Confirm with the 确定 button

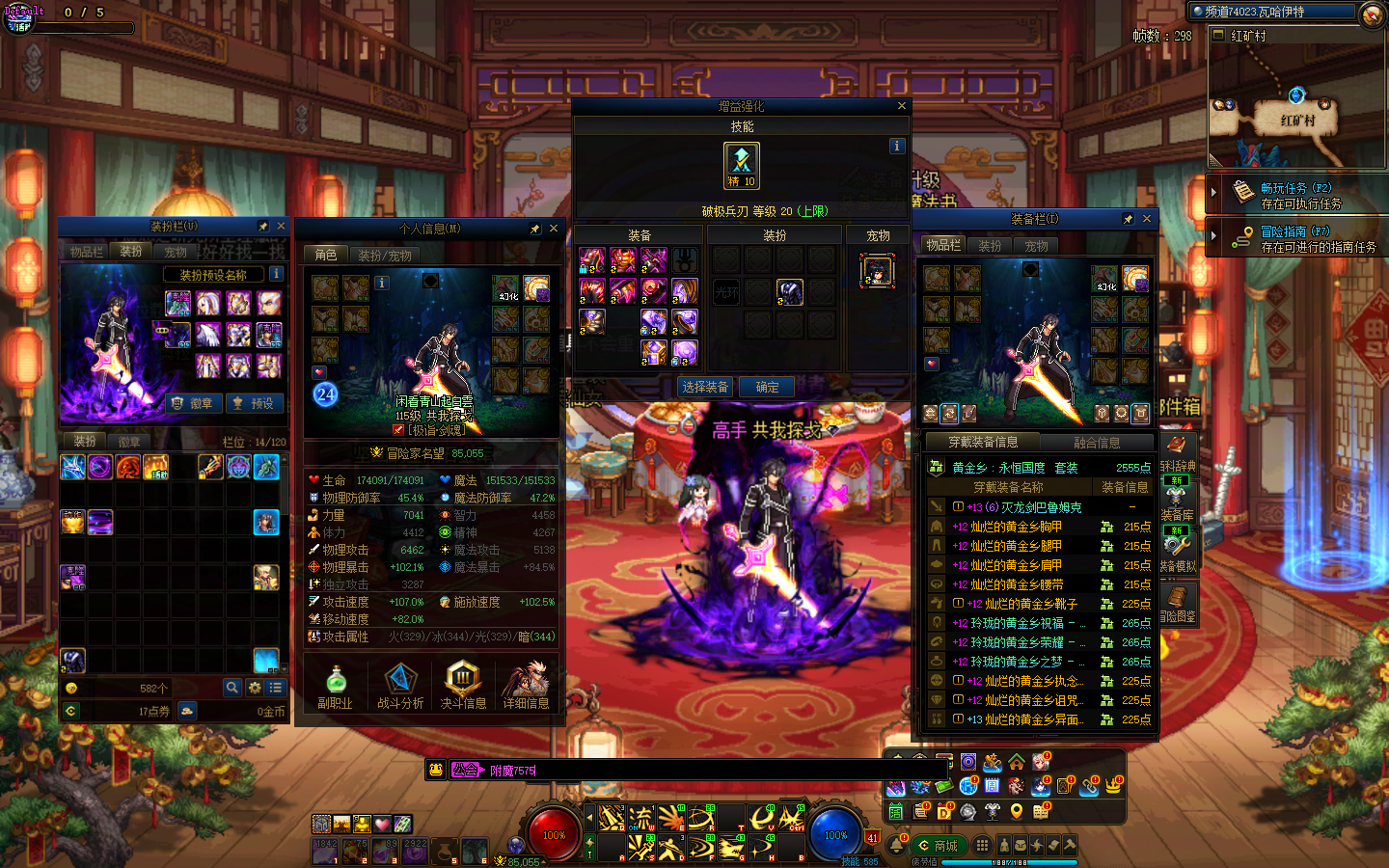tap(768, 387)
